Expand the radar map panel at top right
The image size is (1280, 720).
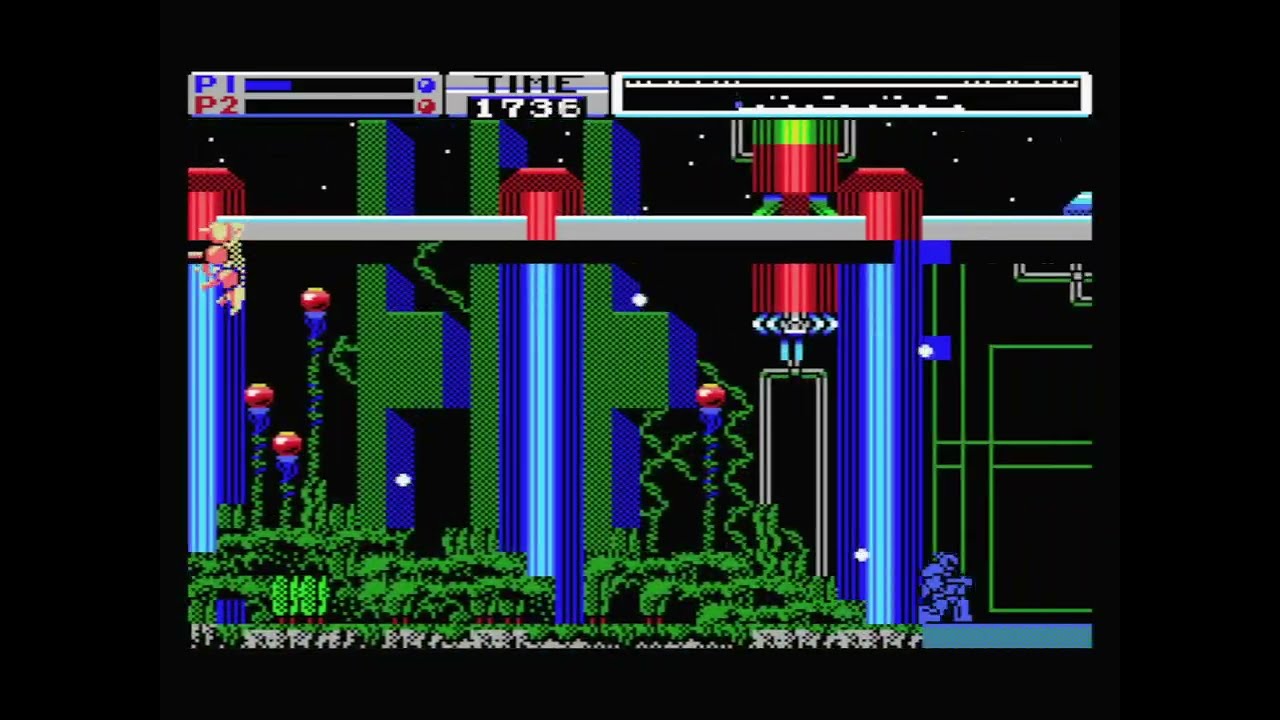[x=853, y=93]
